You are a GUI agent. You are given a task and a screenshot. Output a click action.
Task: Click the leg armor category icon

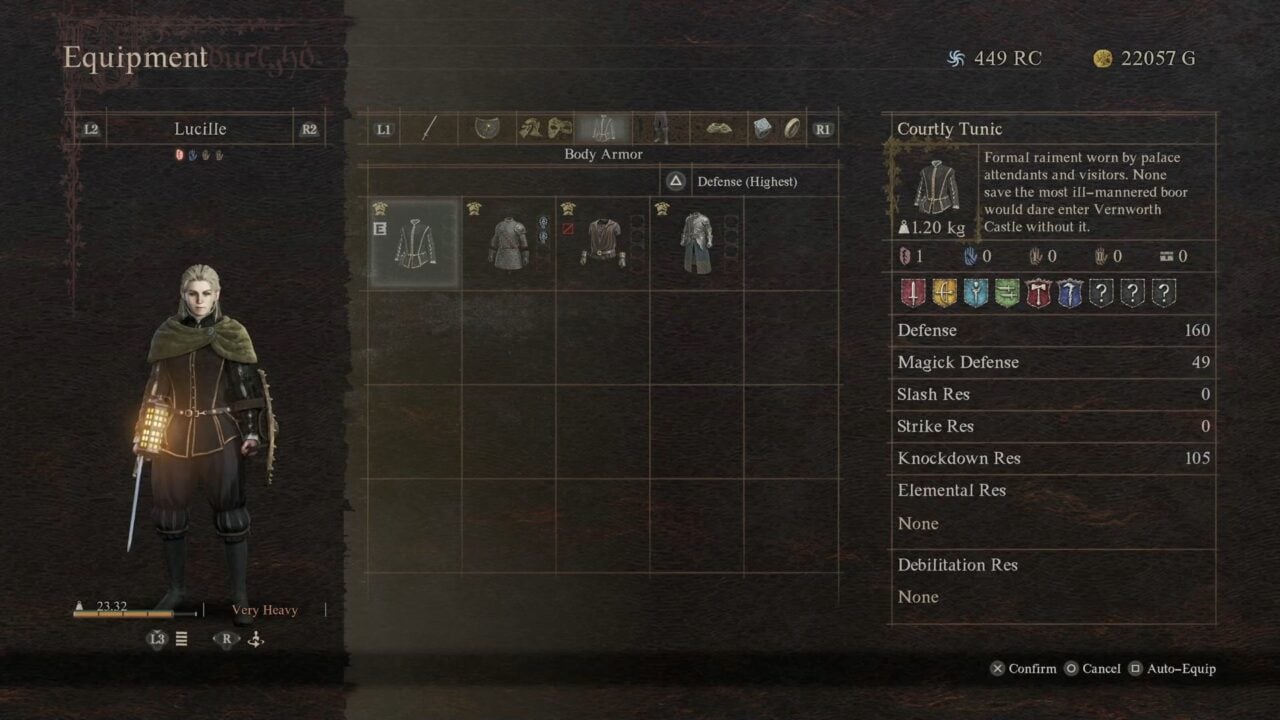point(660,127)
